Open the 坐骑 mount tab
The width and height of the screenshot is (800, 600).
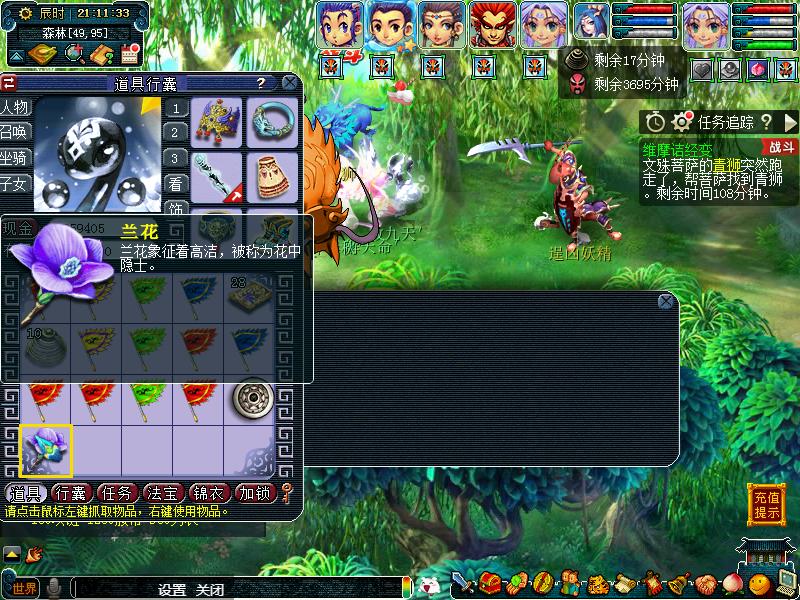[15, 158]
